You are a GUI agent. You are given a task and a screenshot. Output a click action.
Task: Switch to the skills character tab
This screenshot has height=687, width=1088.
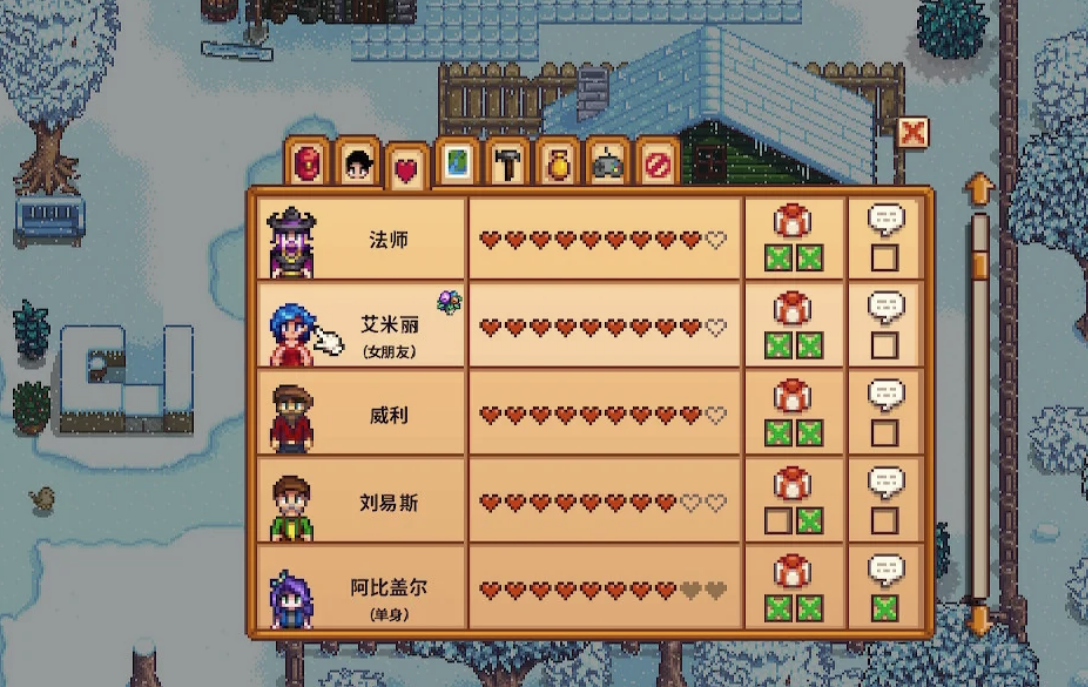(357, 163)
